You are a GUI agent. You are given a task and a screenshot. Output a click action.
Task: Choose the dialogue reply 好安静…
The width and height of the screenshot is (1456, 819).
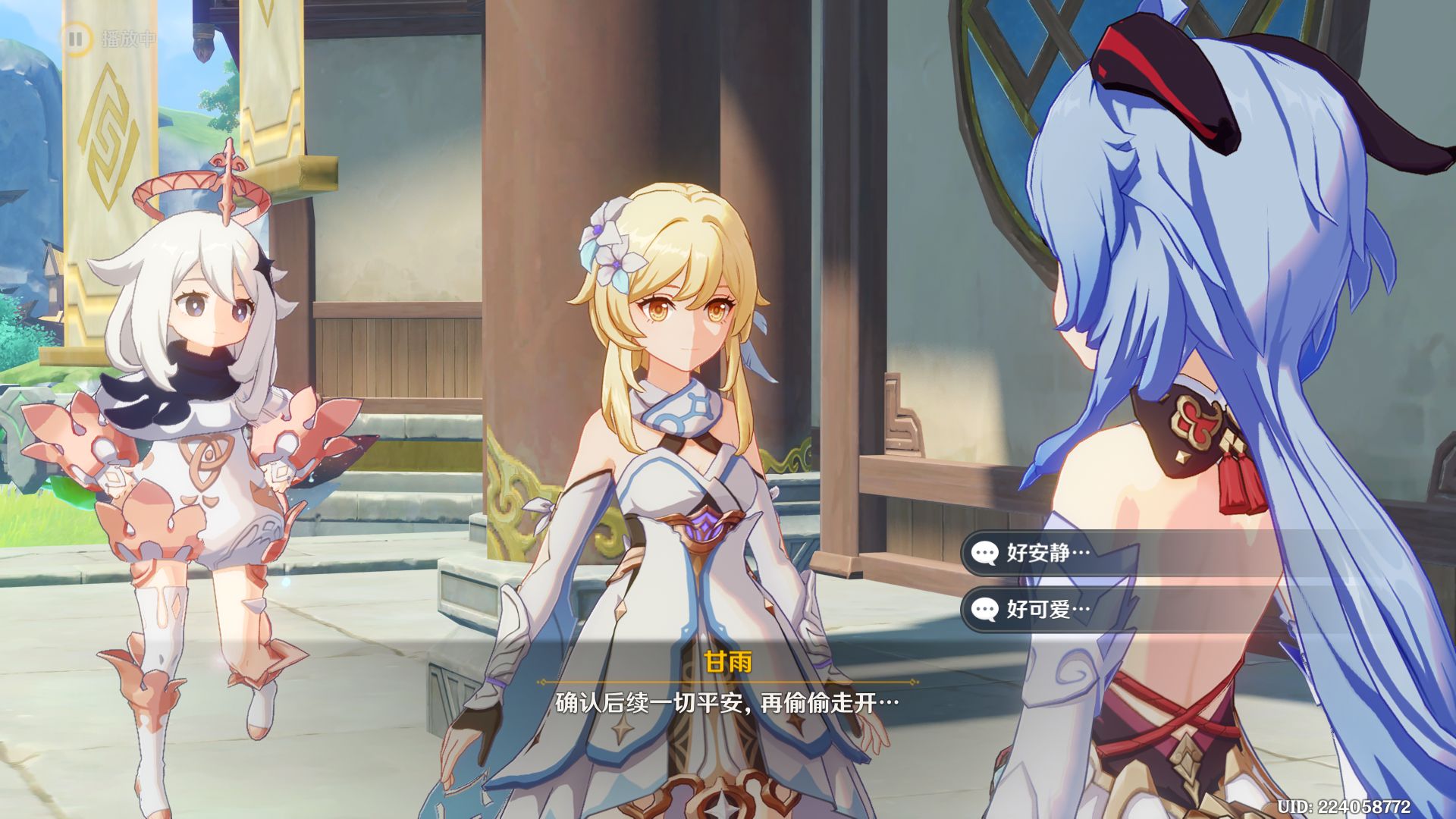1047,553
